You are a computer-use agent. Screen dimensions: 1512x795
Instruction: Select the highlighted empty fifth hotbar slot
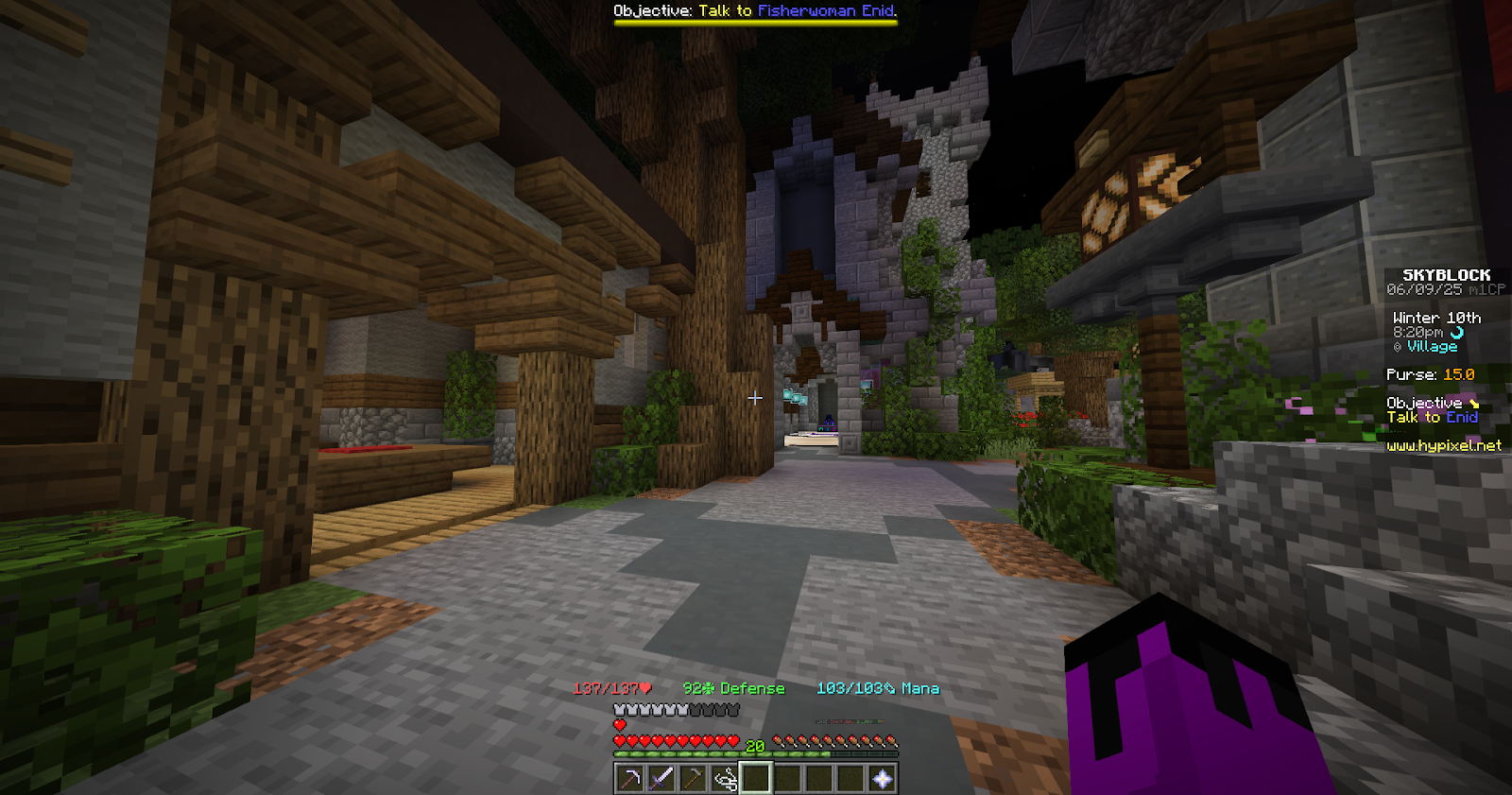(756, 778)
